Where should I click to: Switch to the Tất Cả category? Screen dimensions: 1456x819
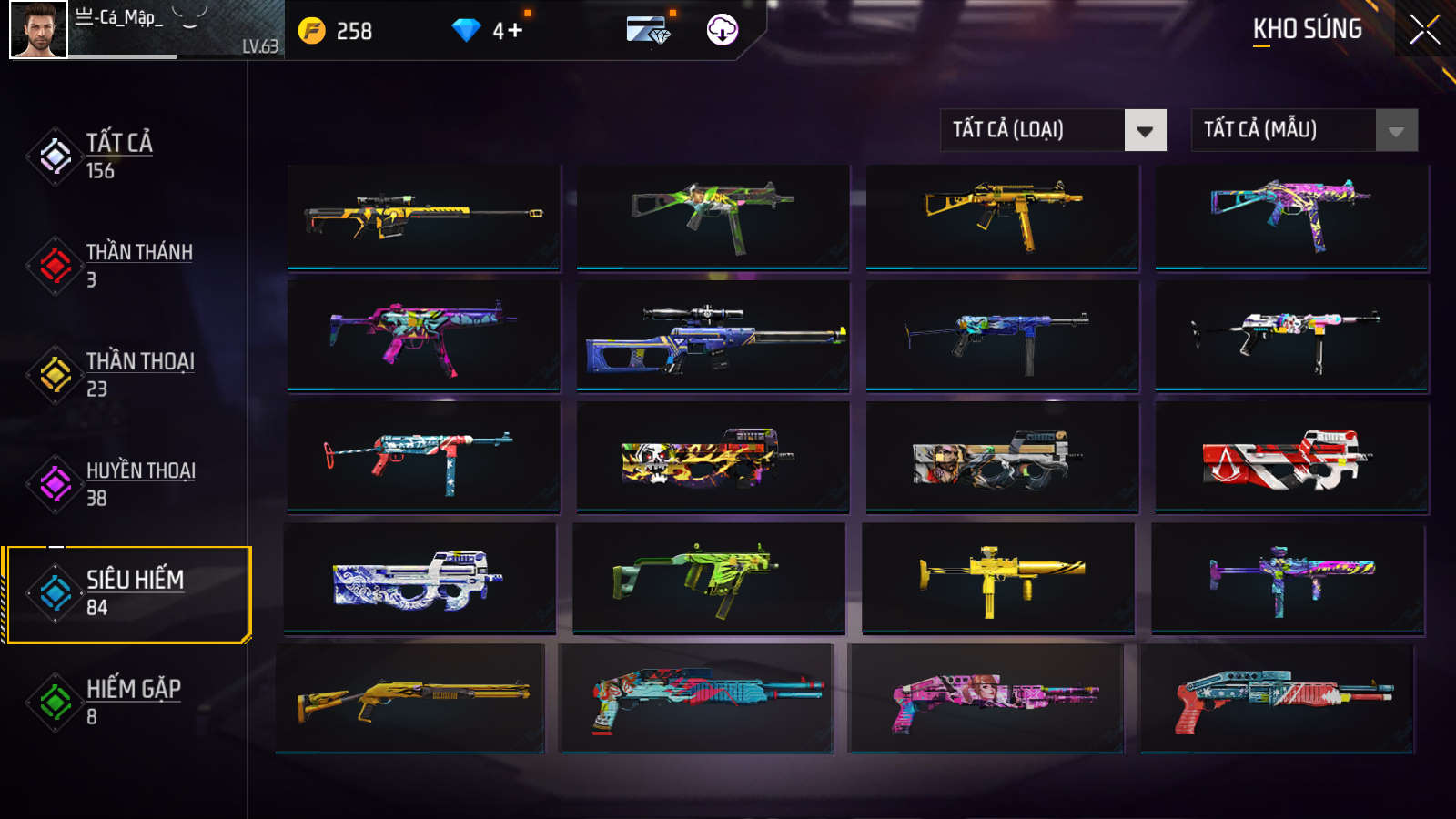point(118,156)
